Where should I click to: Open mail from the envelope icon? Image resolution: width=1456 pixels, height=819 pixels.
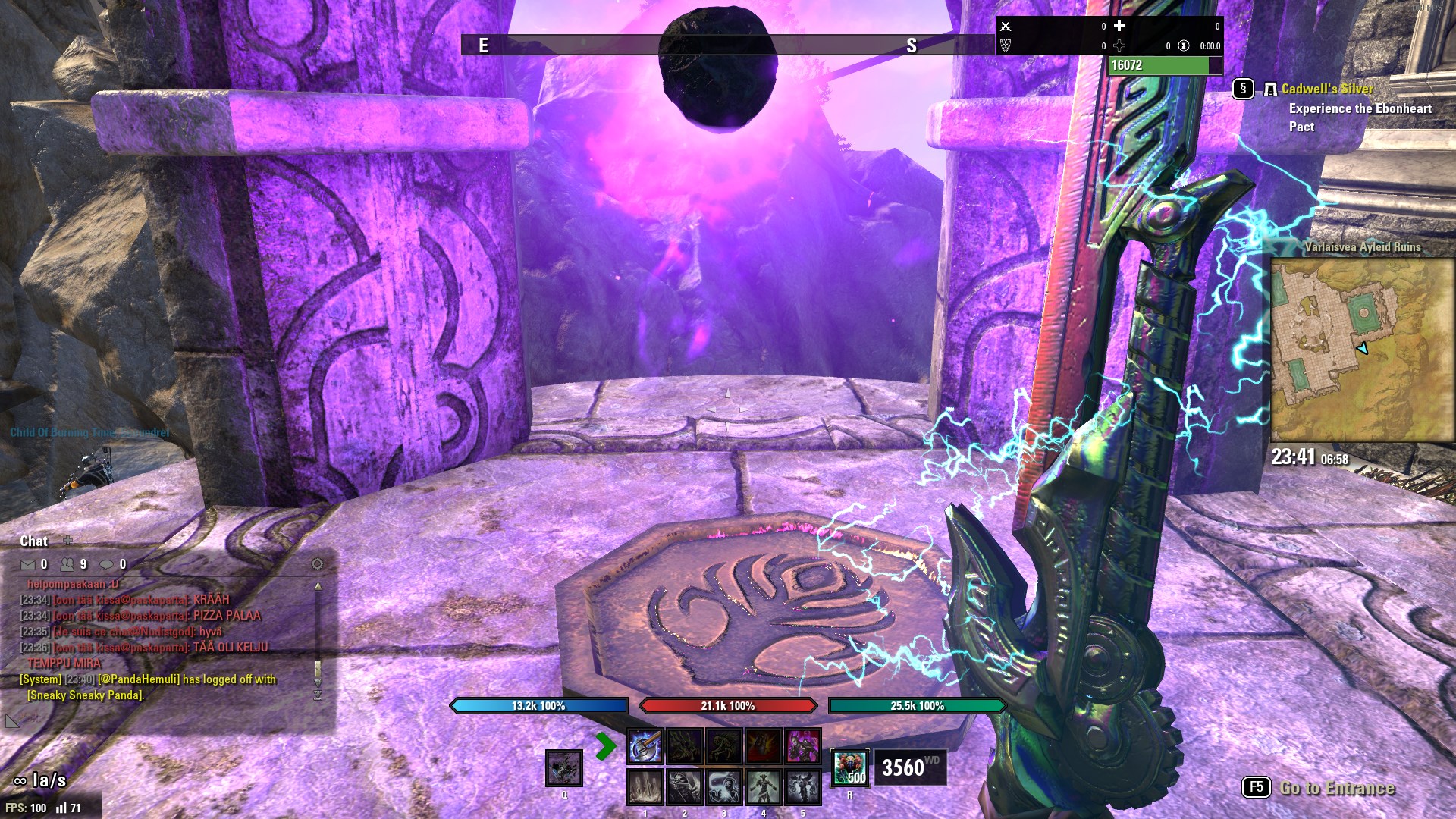pos(28,564)
